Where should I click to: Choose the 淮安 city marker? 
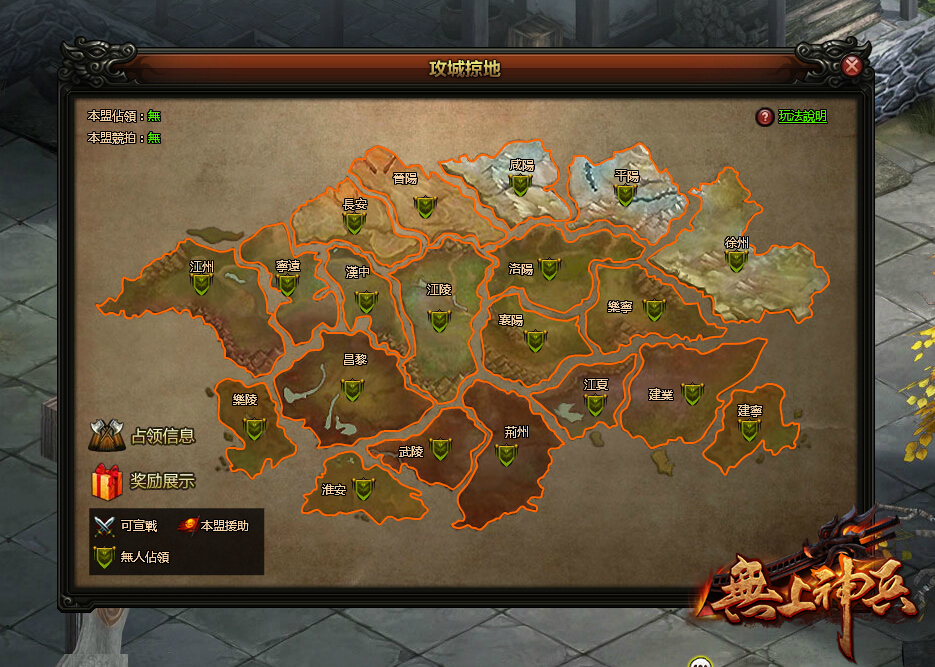pos(363,489)
